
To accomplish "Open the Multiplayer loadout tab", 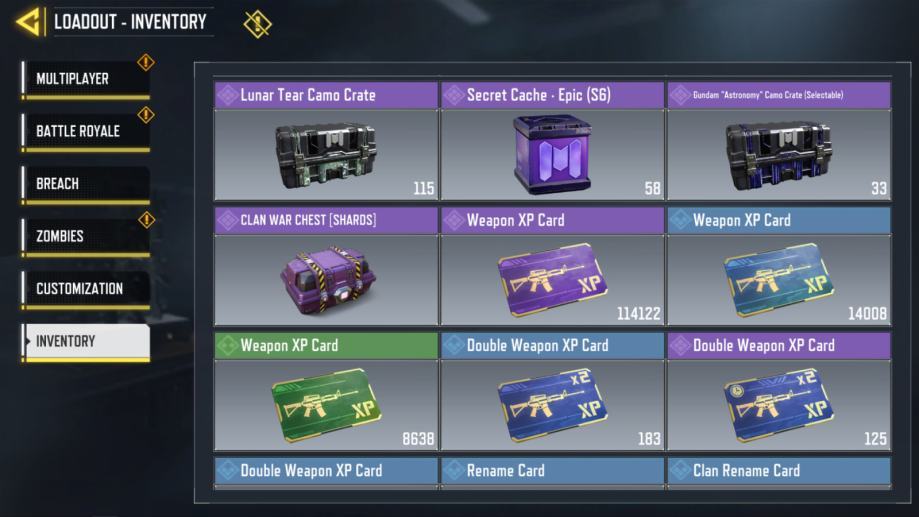I will point(85,79).
